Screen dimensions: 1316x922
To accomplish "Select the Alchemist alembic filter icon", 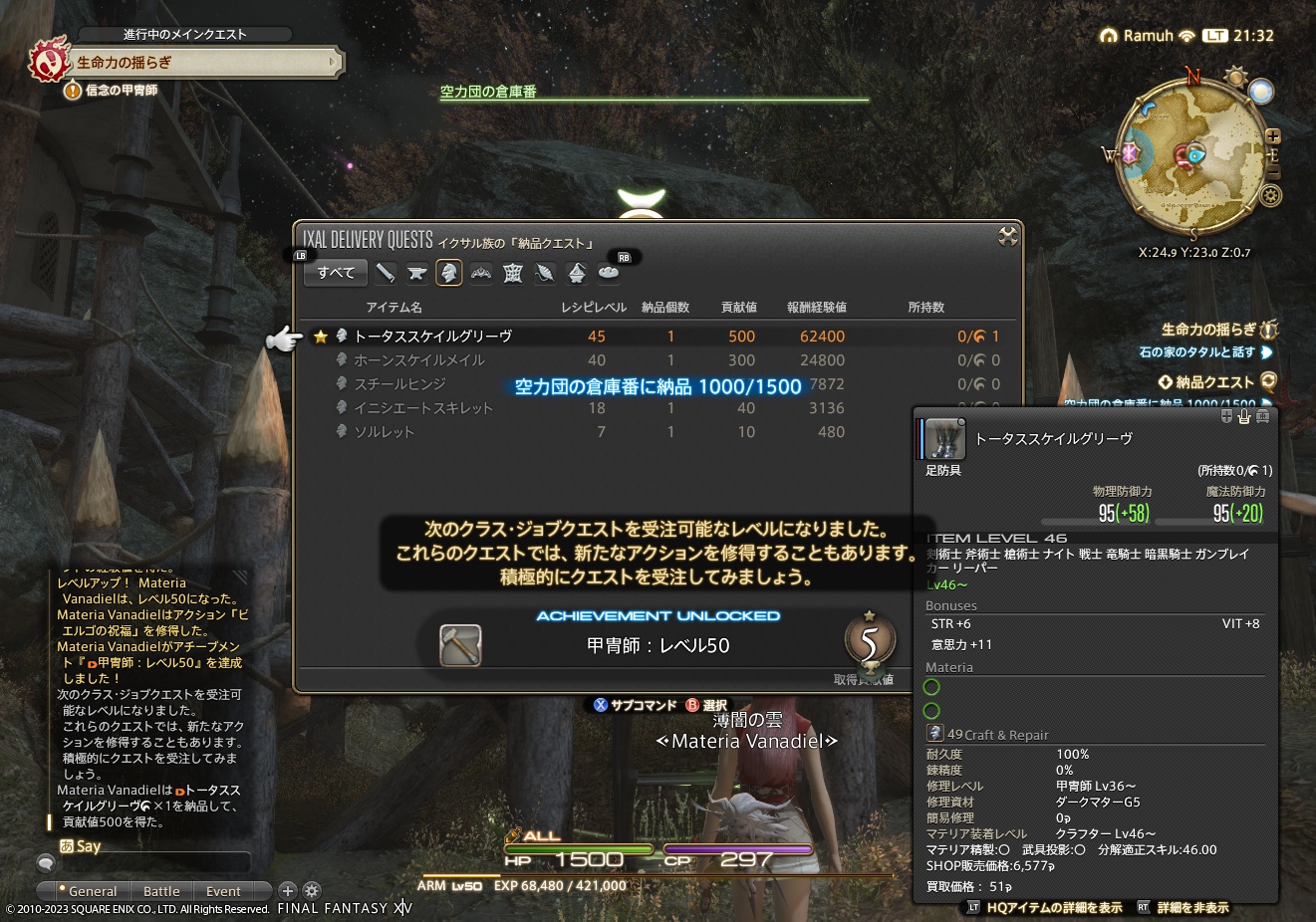I will (x=576, y=272).
